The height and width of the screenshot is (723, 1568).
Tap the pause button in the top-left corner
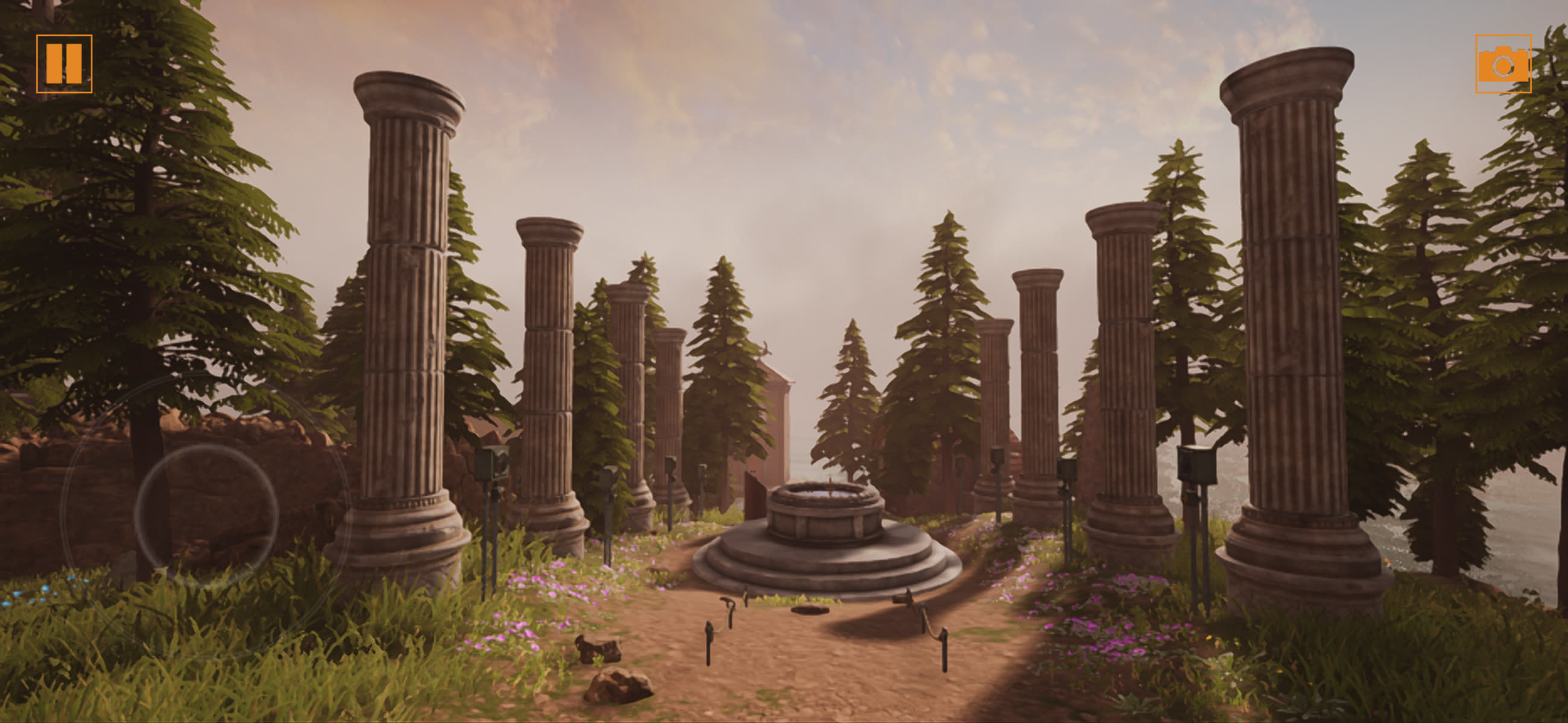[x=65, y=65]
